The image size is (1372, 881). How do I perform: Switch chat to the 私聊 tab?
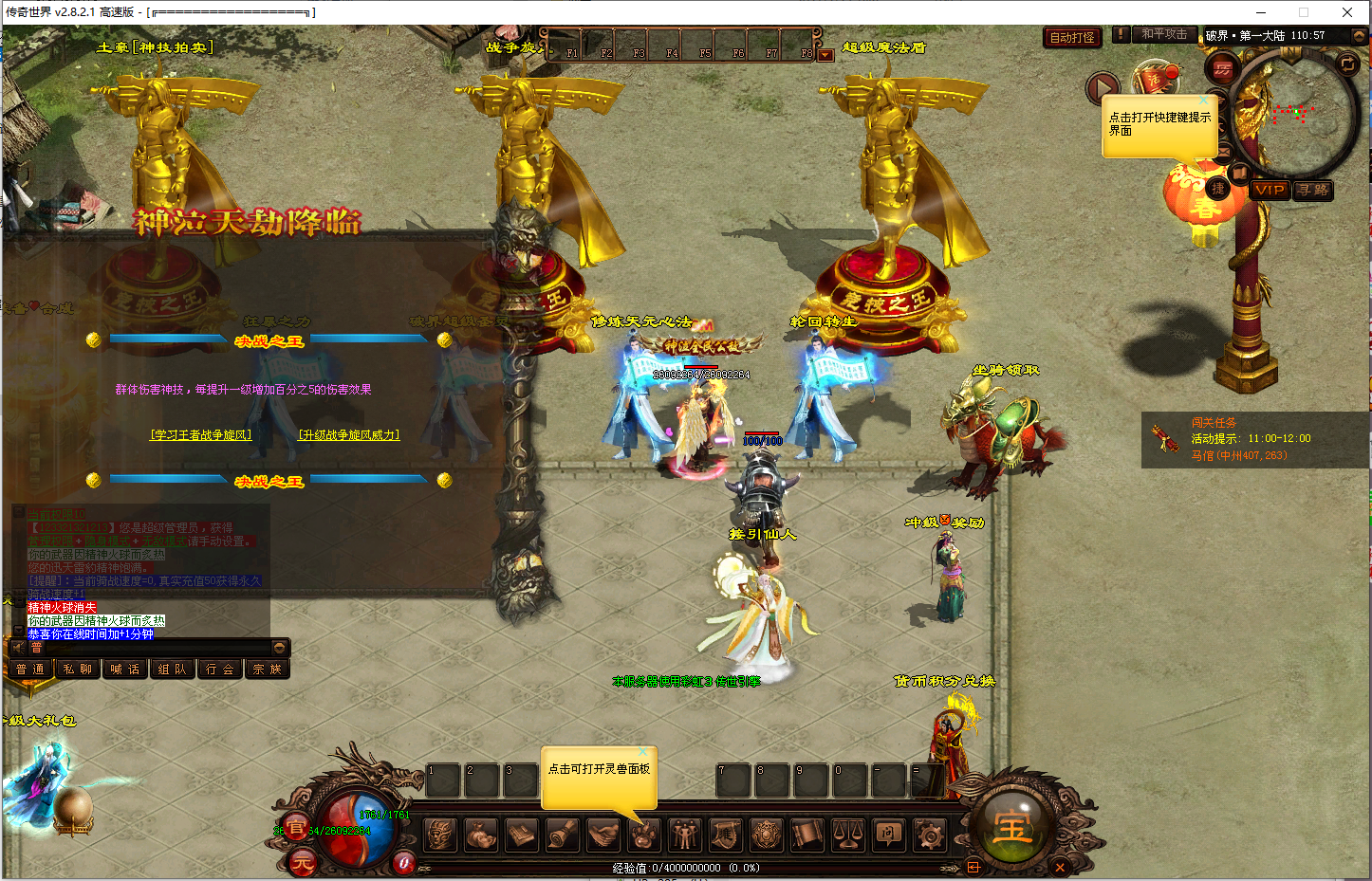point(78,669)
